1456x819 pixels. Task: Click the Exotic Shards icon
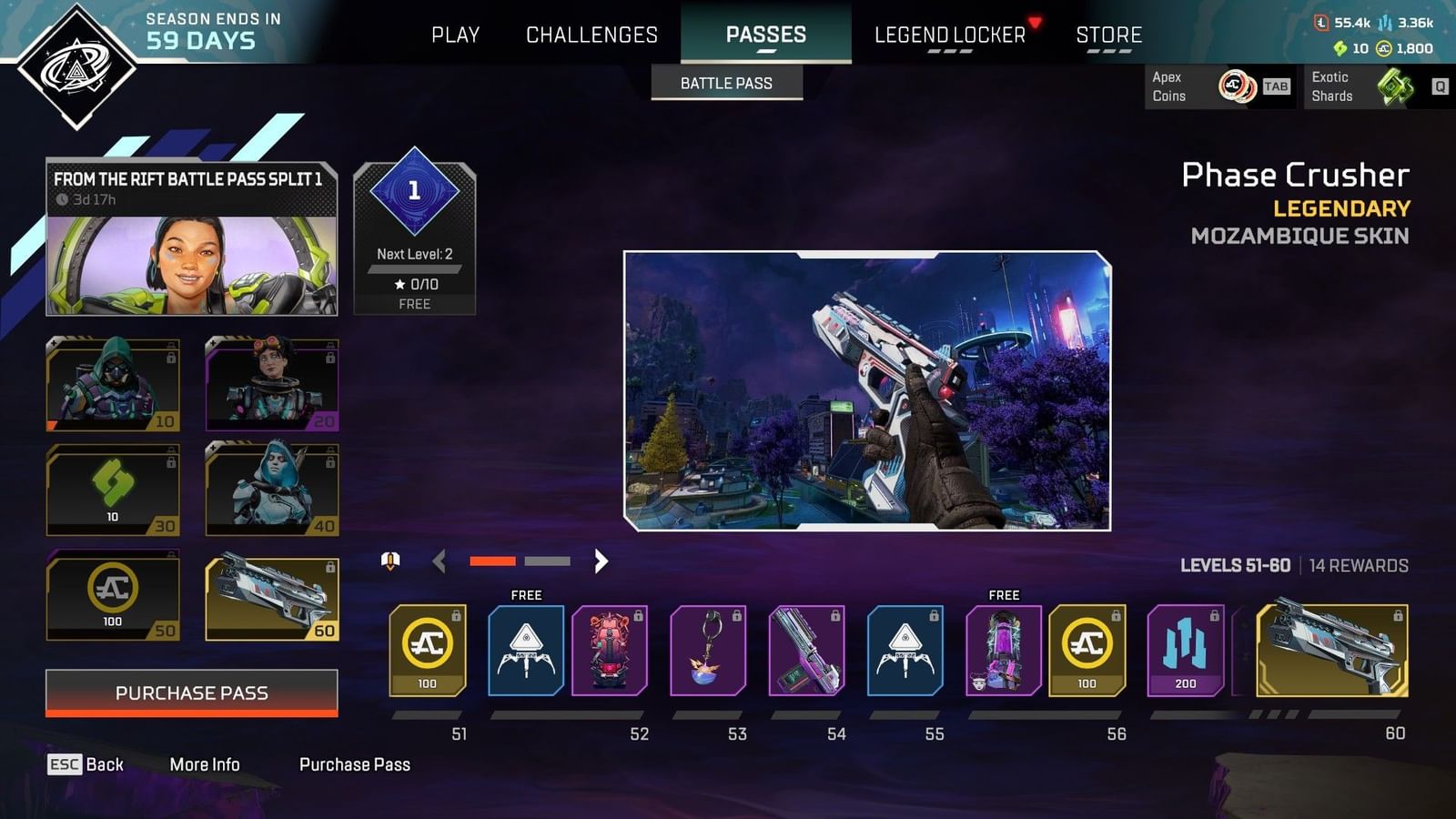tap(1393, 87)
